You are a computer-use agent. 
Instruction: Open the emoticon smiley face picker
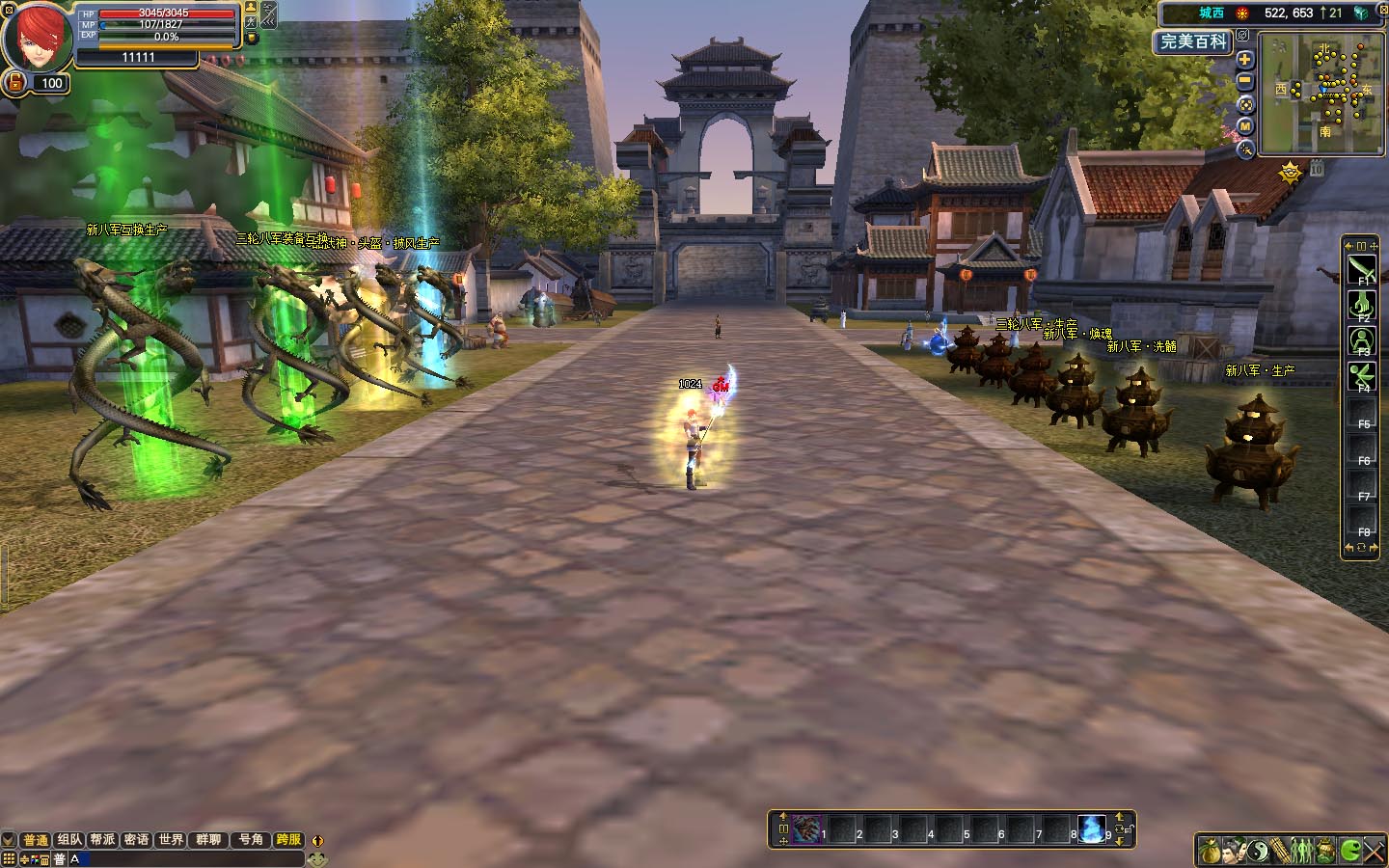315,858
